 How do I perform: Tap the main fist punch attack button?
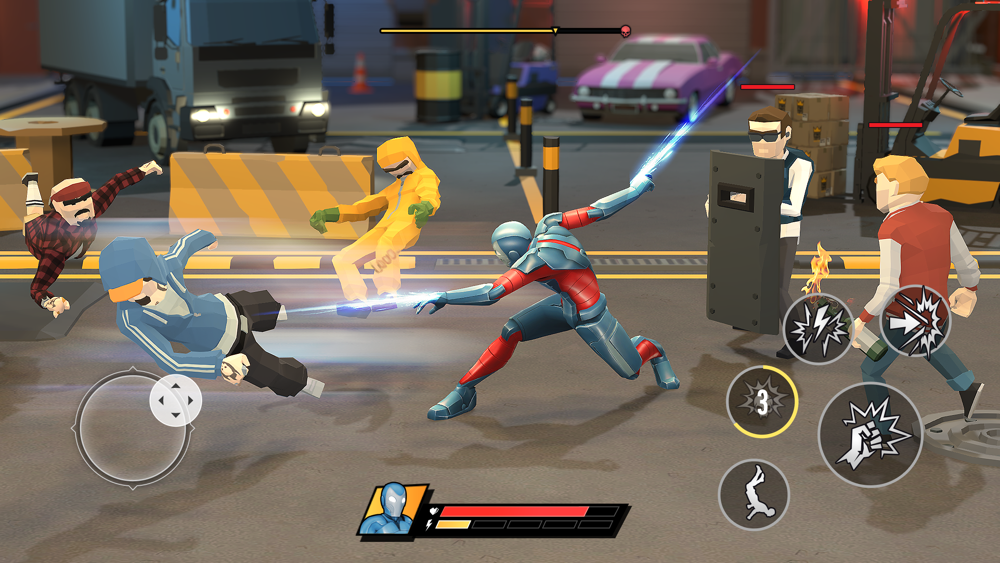click(x=869, y=434)
